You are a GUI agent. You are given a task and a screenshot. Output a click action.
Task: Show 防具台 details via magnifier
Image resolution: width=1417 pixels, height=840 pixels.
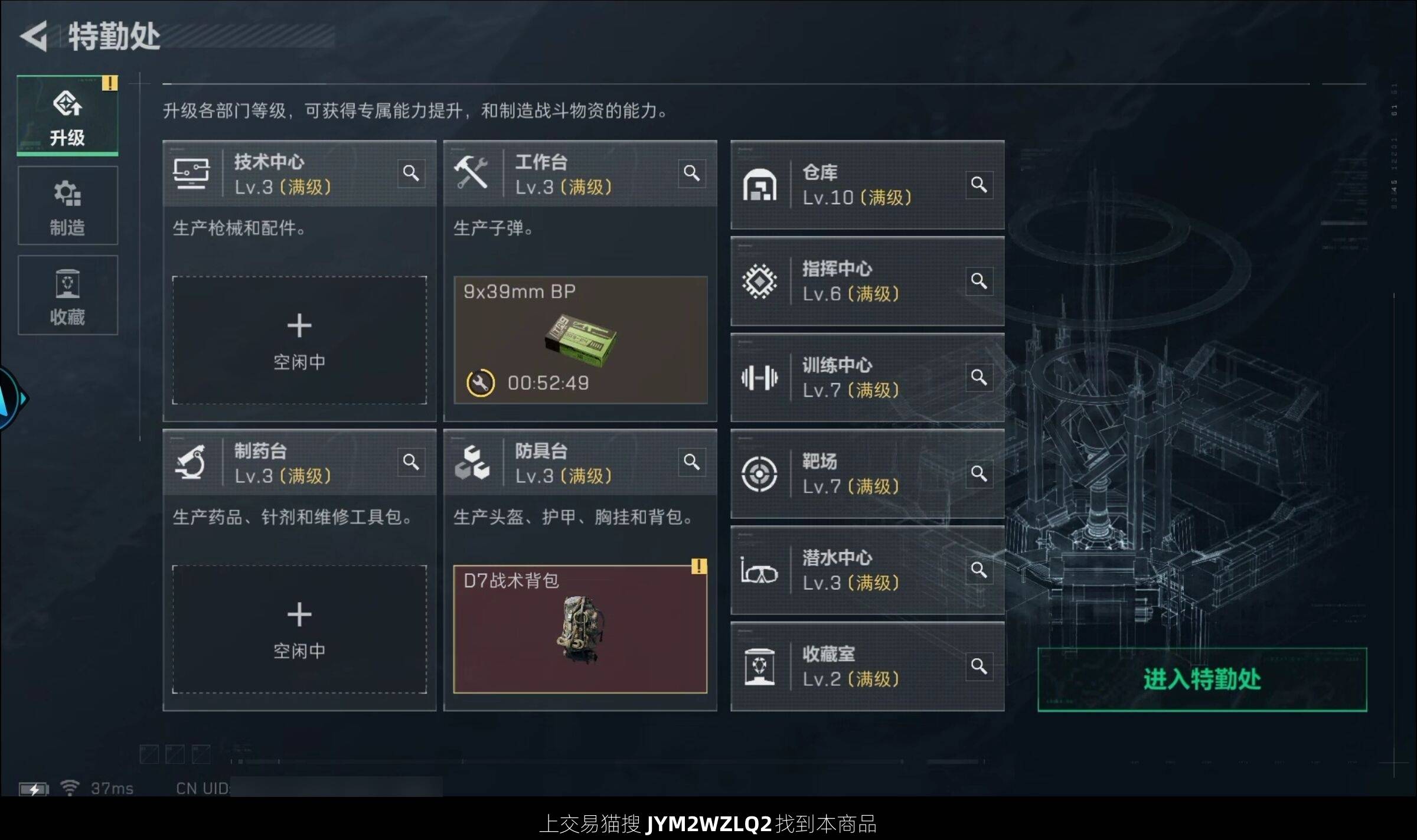pyautogui.click(x=692, y=462)
